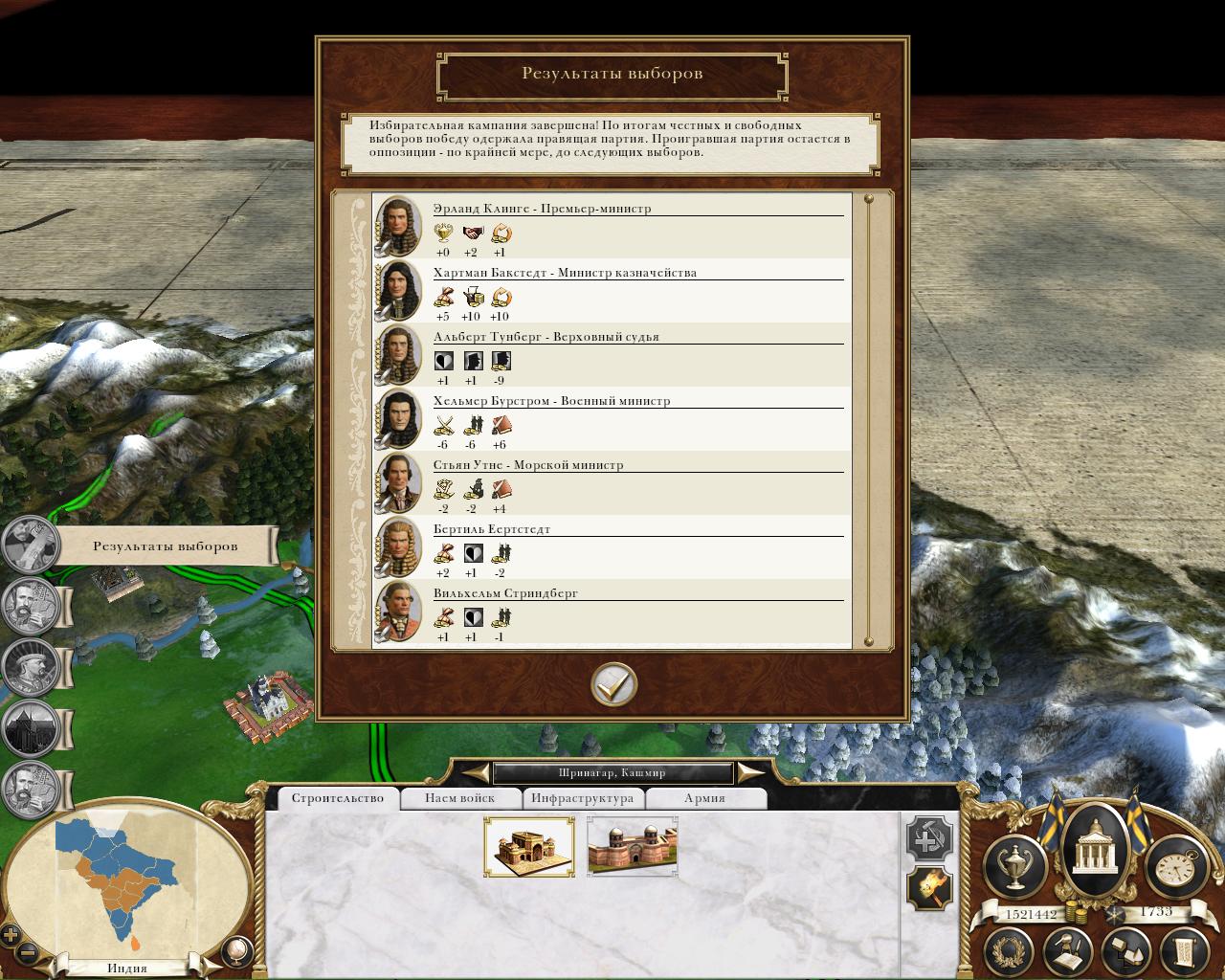Select the gated fort building card
The image size is (1225, 980).
pyautogui.click(x=529, y=846)
